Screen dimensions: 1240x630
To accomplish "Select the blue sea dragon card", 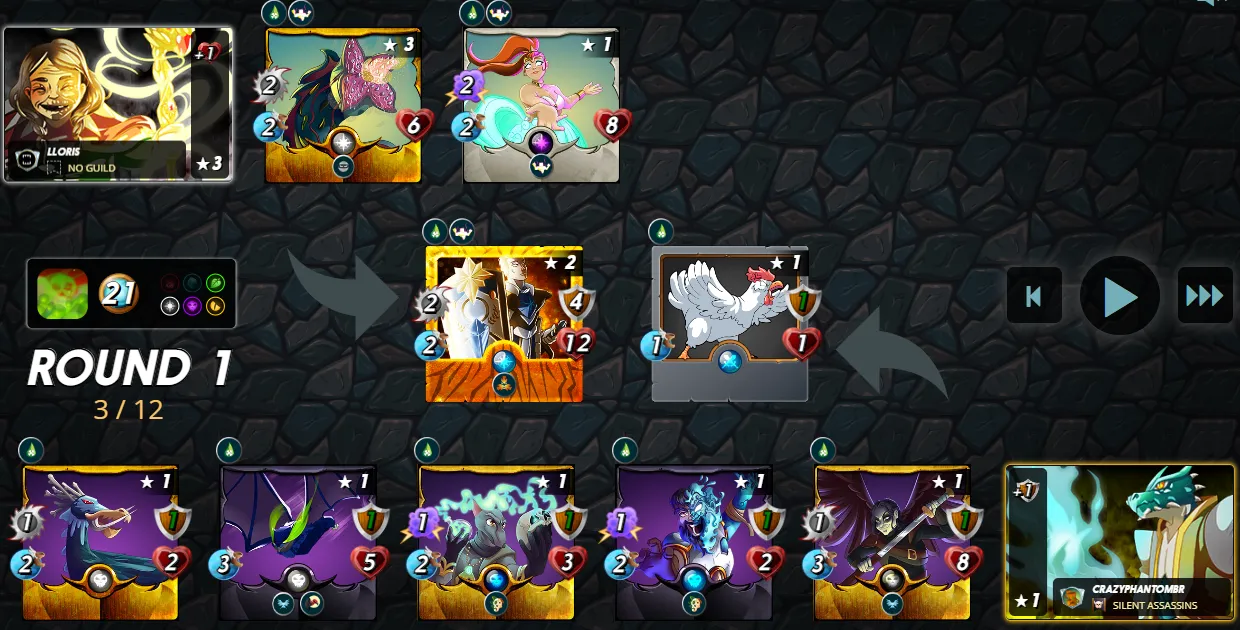I will pos(100,541).
